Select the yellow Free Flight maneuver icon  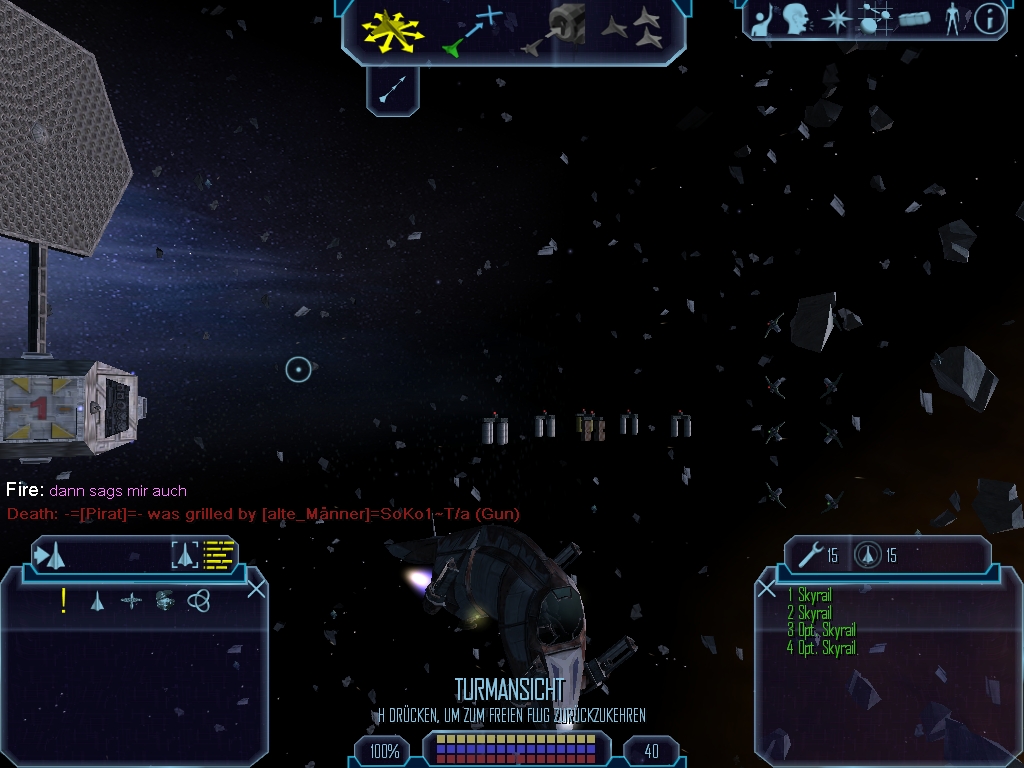[x=394, y=30]
